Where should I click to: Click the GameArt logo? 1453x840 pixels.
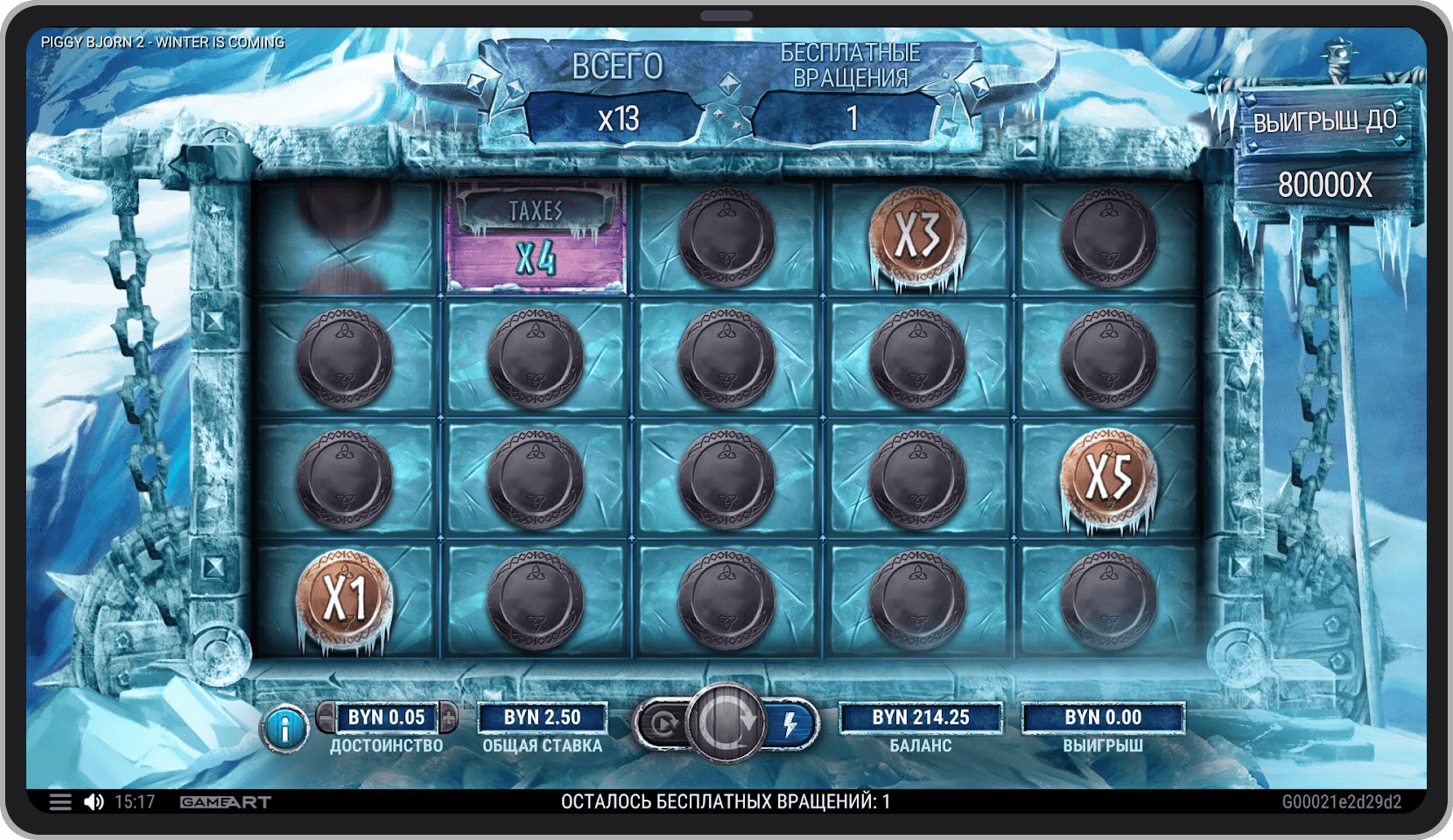click(x=225, y=801)
